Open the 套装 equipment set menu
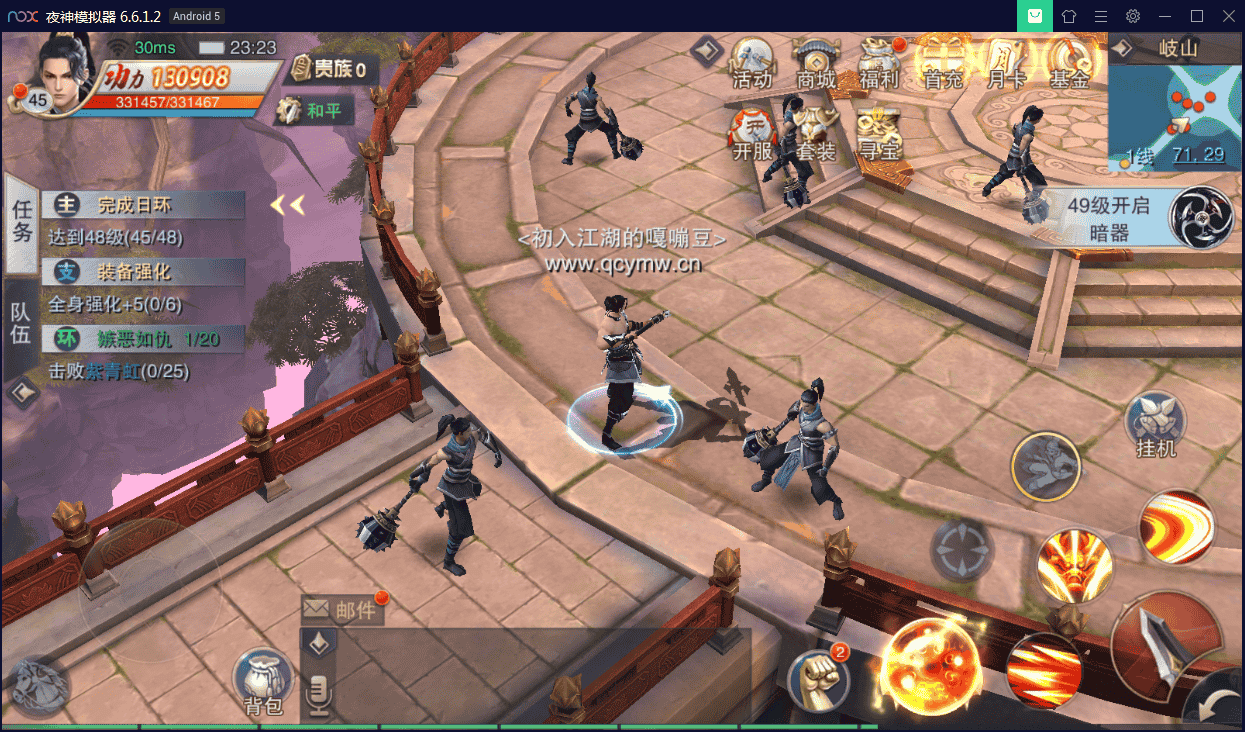The image size is (1245, 732). click(815, 135)
